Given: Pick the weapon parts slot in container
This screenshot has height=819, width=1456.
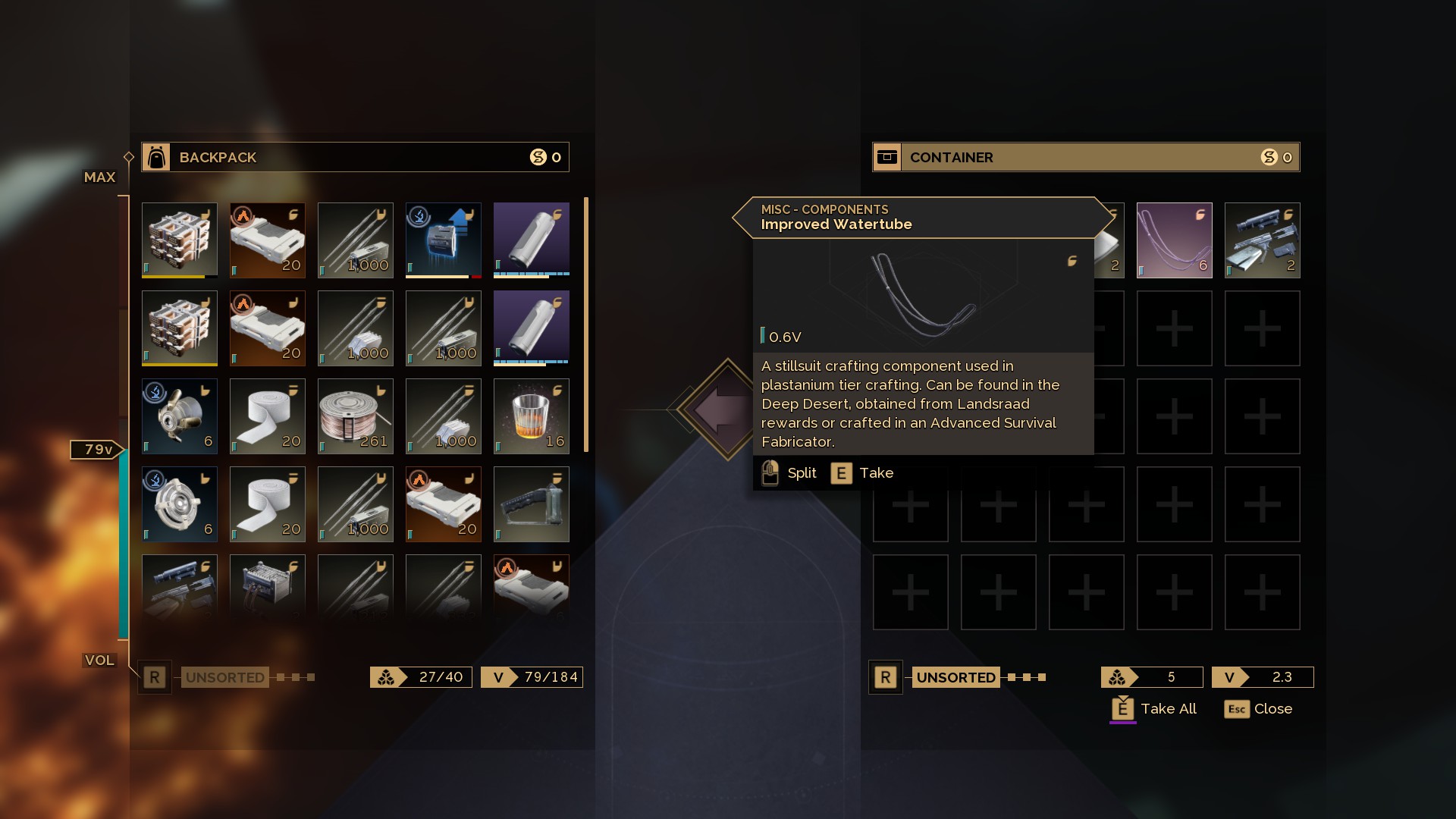Looking at the screenshot, I should (x=1262, y=240).
